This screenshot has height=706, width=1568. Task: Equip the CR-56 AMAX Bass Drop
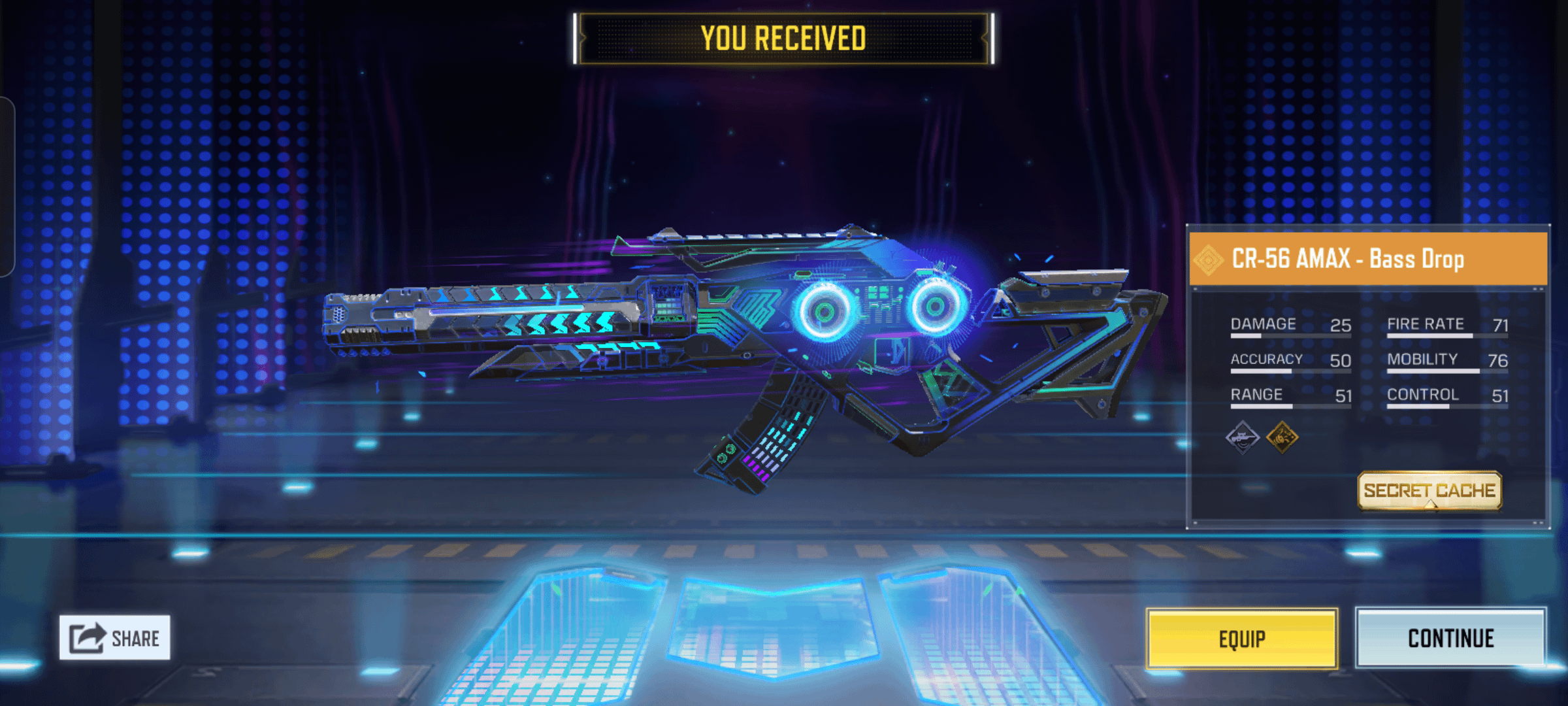1241,639
